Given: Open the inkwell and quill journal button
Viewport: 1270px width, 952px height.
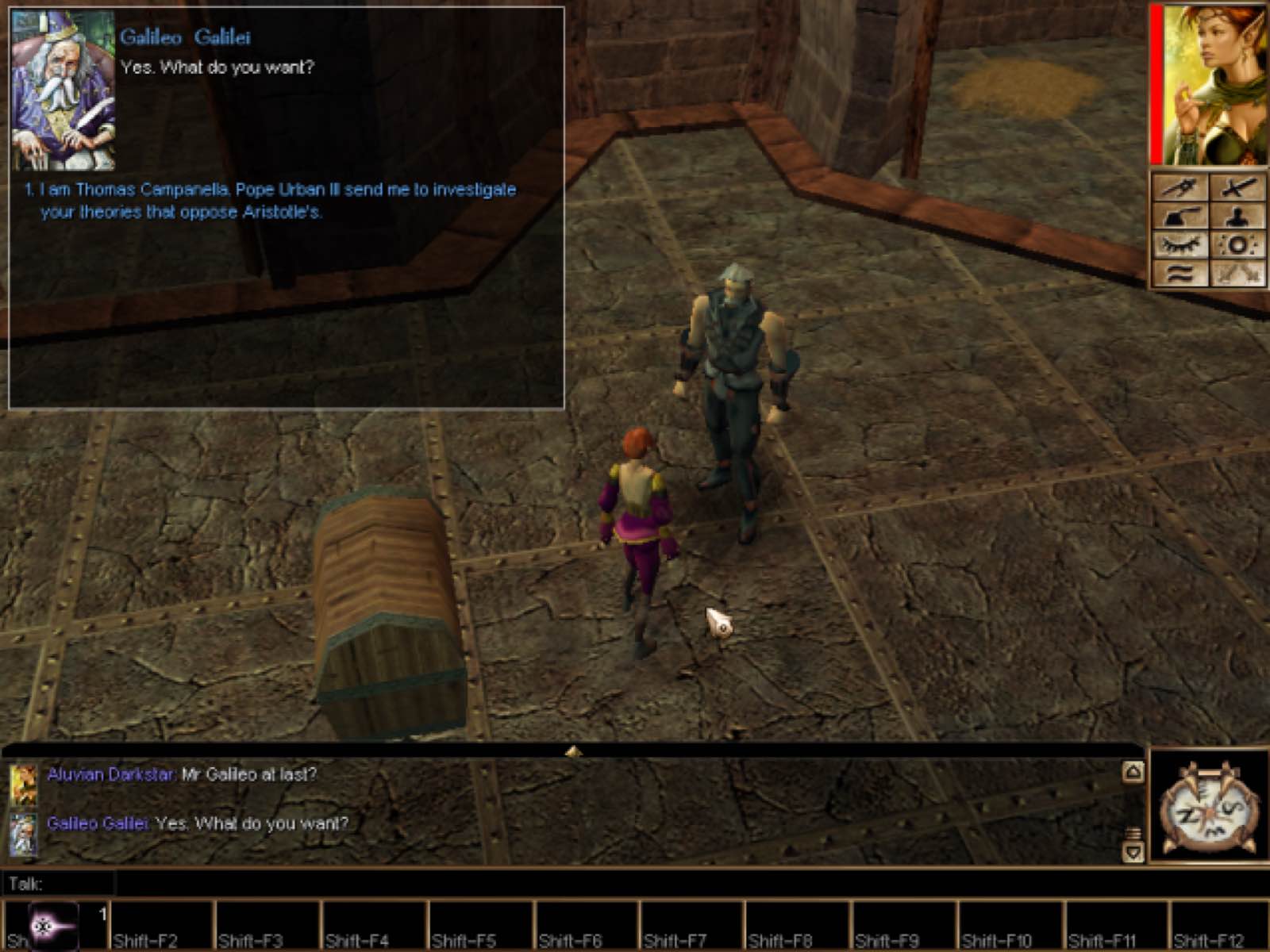Looking at the screenshot, I should tap(1180, 217).
